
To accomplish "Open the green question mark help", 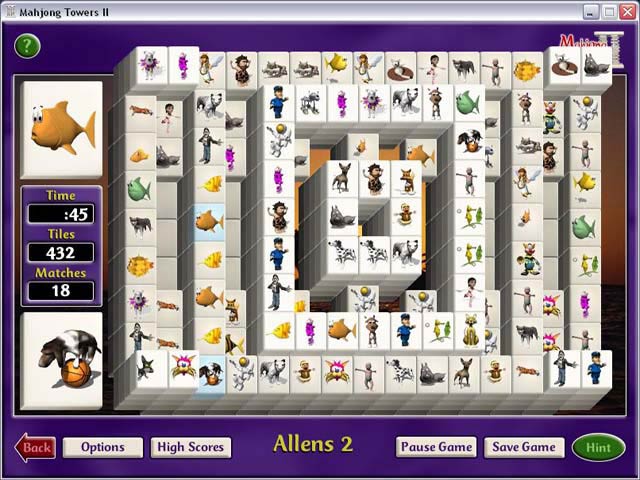I will pyautogui.click(x=27, y=45).
